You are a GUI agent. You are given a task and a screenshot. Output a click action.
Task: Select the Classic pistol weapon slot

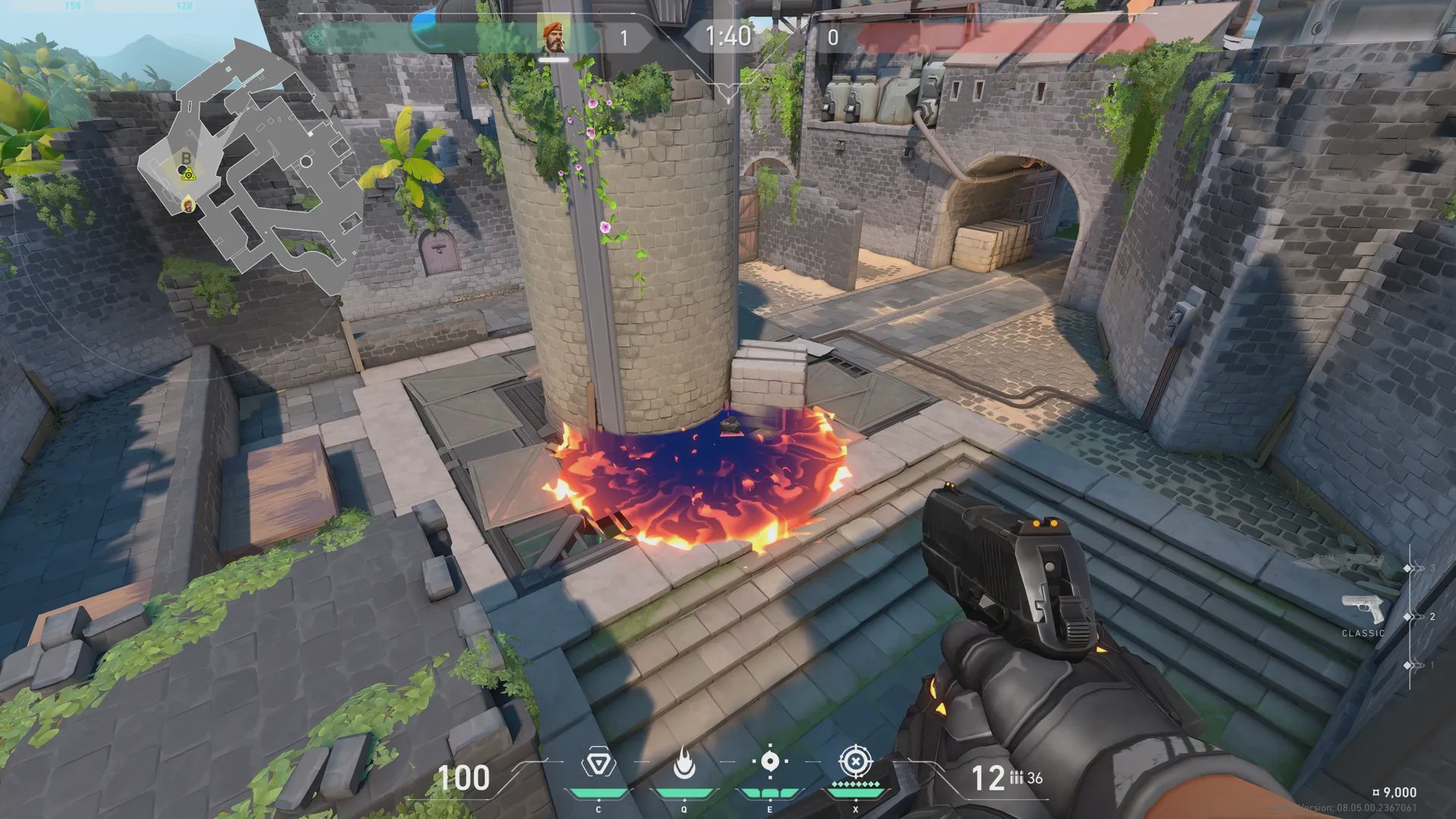[x=1363, y=610]
